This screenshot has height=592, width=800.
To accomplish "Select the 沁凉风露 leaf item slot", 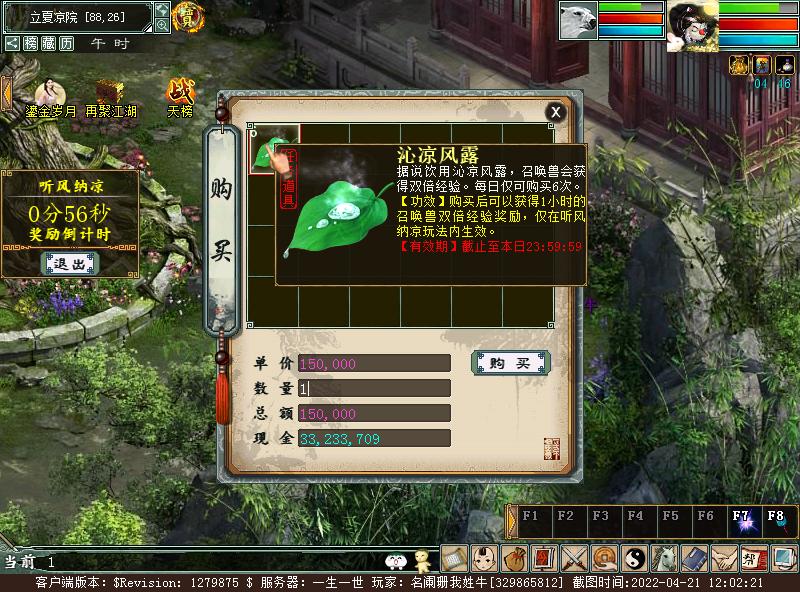I will (274, 150).
